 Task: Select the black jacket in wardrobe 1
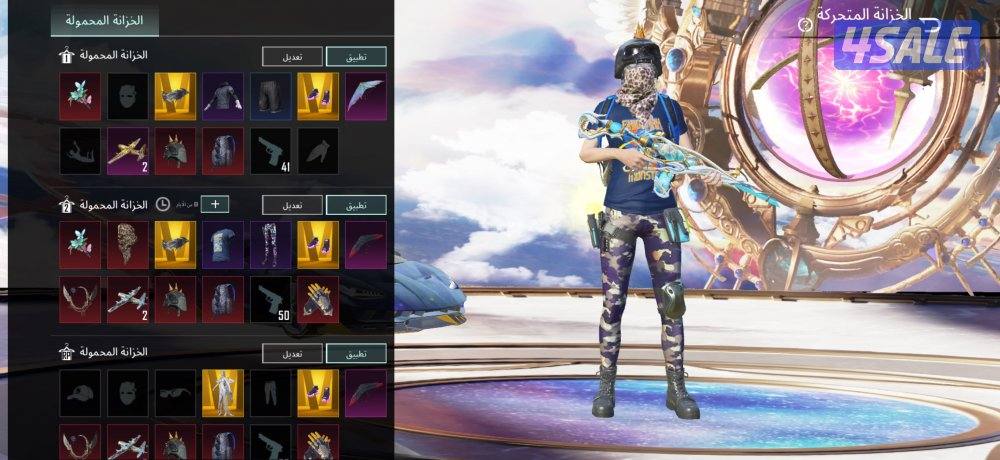(223, 93)
